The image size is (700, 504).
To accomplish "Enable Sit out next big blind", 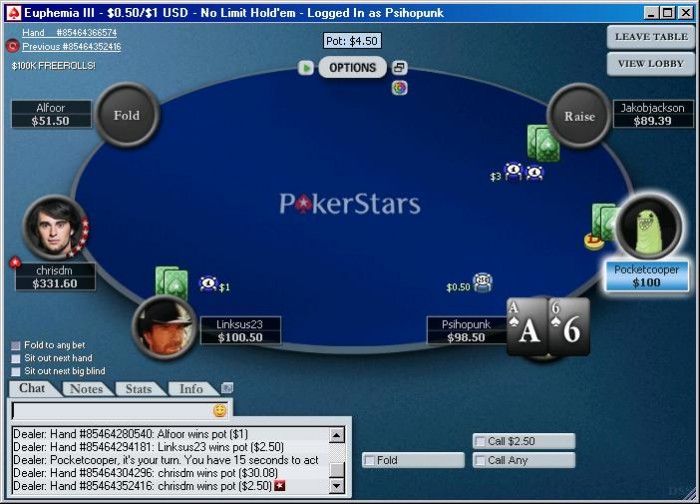I will (16, 371).
